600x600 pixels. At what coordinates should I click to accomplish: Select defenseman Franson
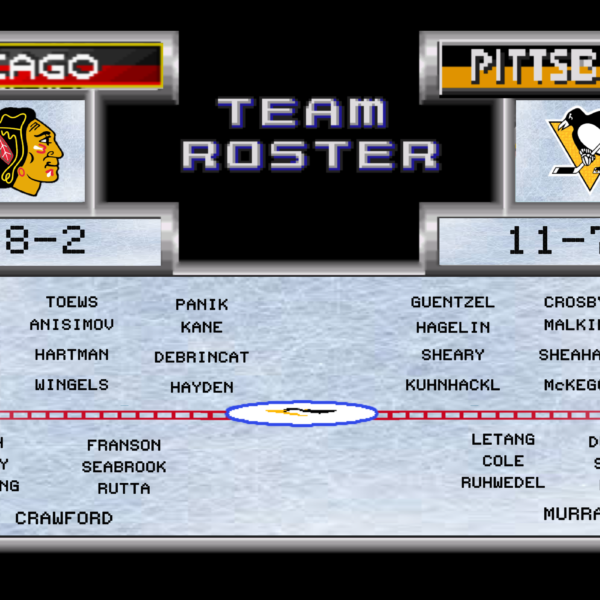[124, 446]
